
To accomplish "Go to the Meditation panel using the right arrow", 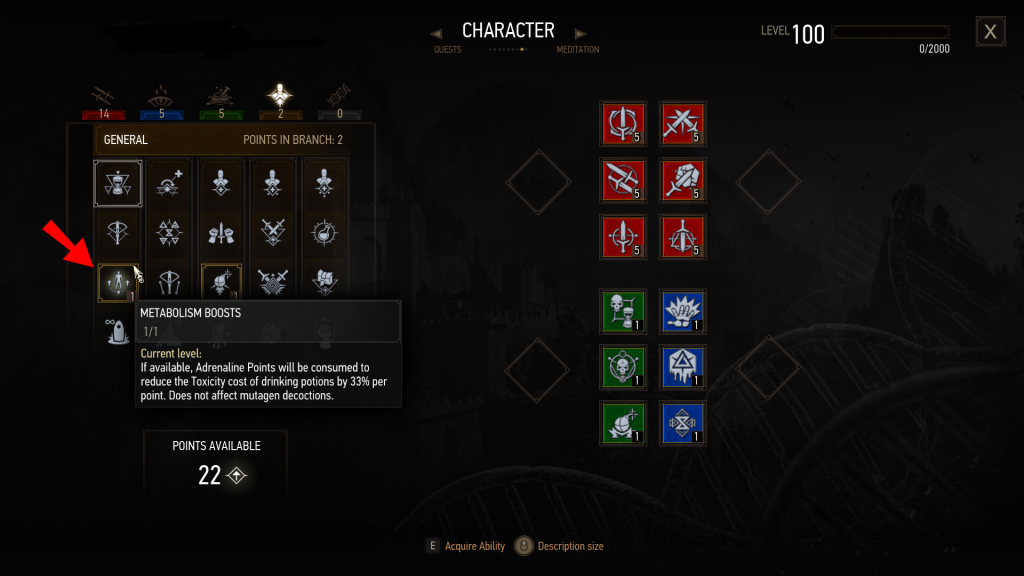I will pos(581,33).
